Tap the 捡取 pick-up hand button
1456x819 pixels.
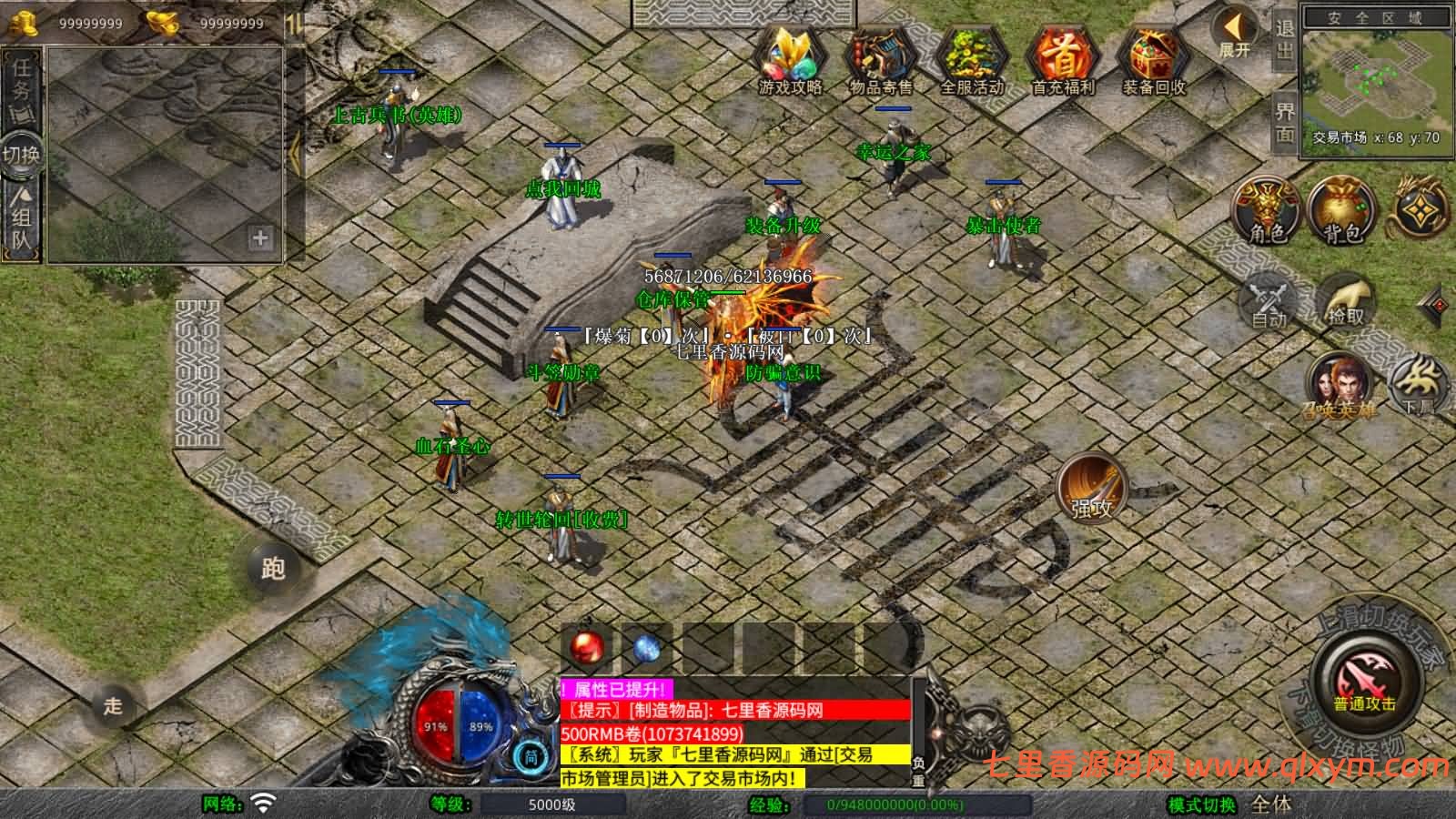click(x=1346, y=299)
